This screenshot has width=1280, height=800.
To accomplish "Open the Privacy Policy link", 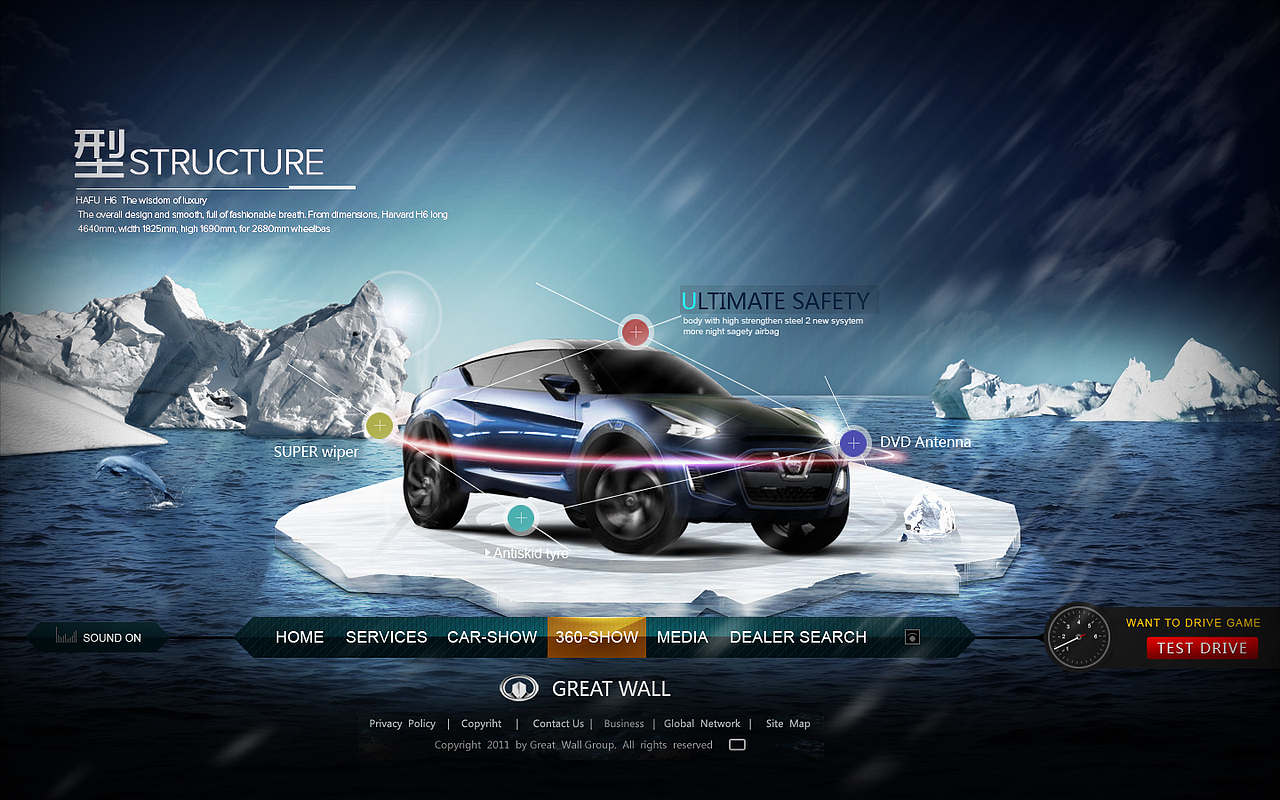I will 402,723.
